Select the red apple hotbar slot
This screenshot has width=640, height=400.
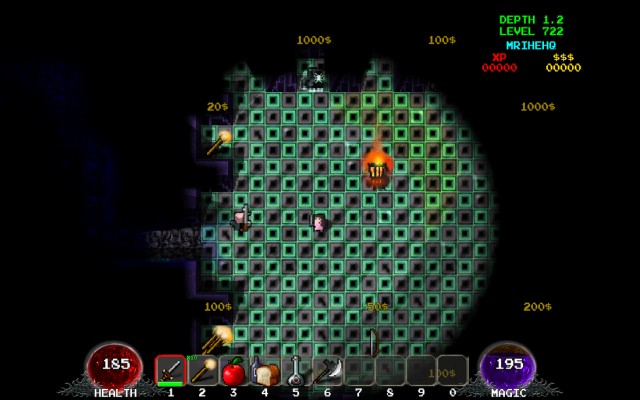tap(233, 372)
